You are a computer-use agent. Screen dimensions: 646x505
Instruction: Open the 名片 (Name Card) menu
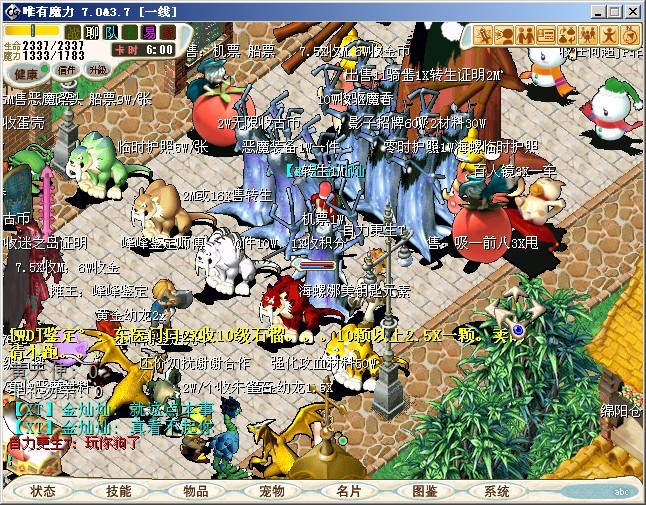pyautogui.click(x=348, y=491)
